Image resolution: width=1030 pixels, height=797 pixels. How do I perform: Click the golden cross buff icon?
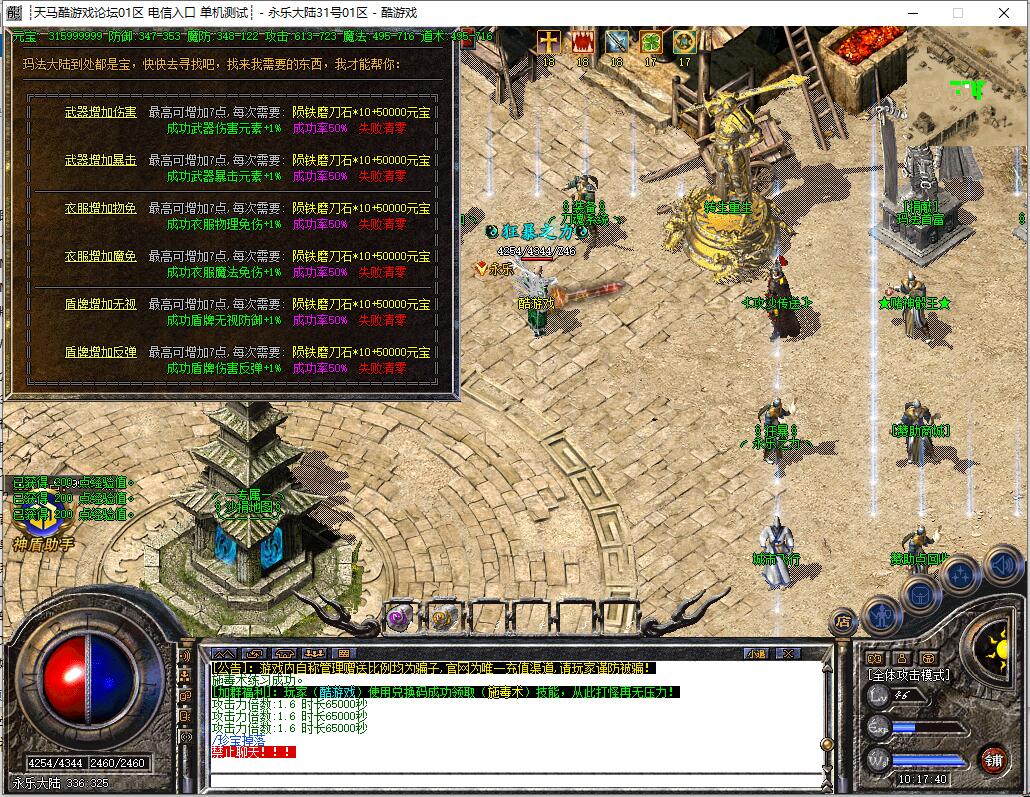tap(548, 42)
